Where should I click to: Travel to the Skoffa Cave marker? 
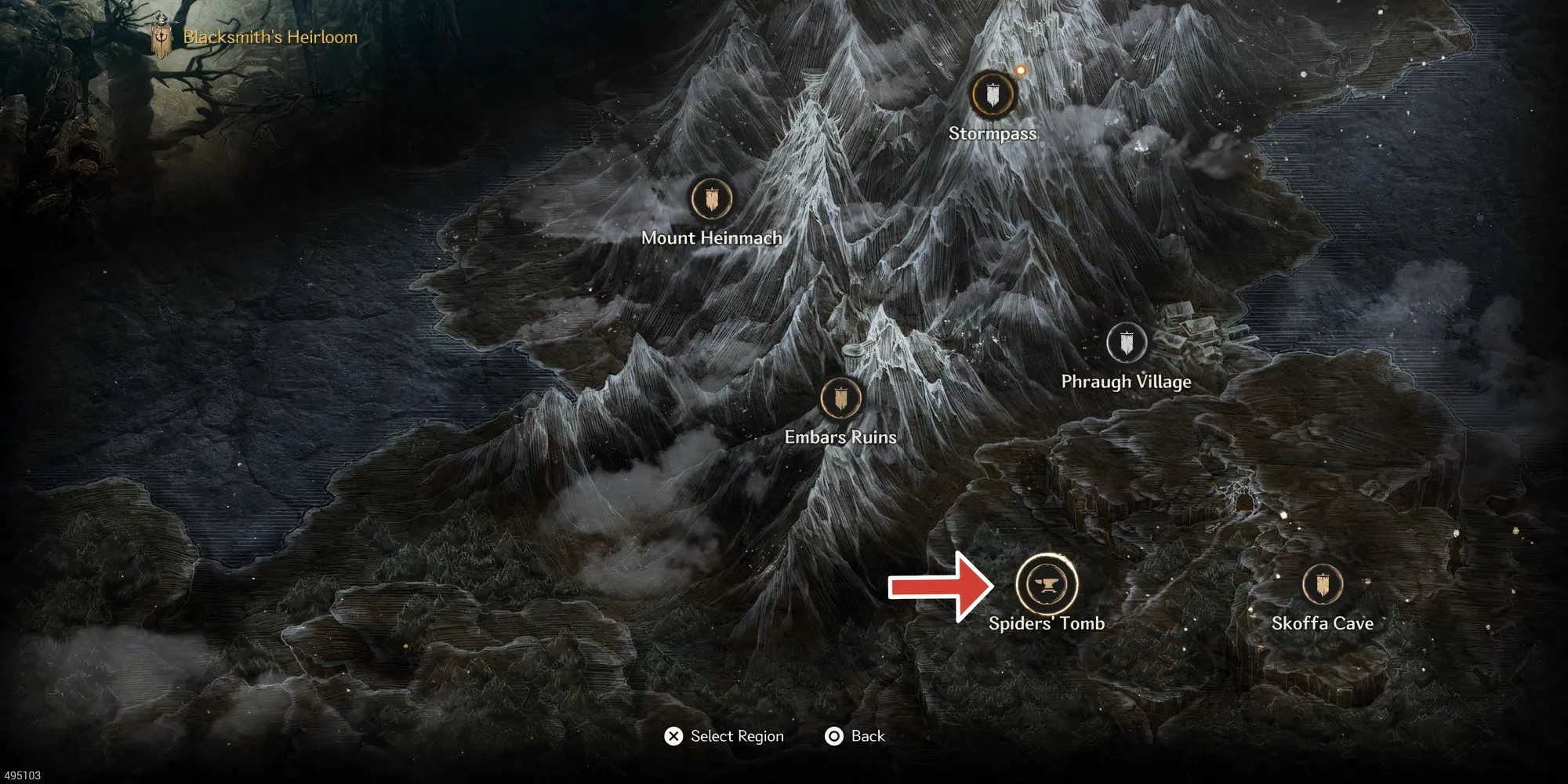1323,585
